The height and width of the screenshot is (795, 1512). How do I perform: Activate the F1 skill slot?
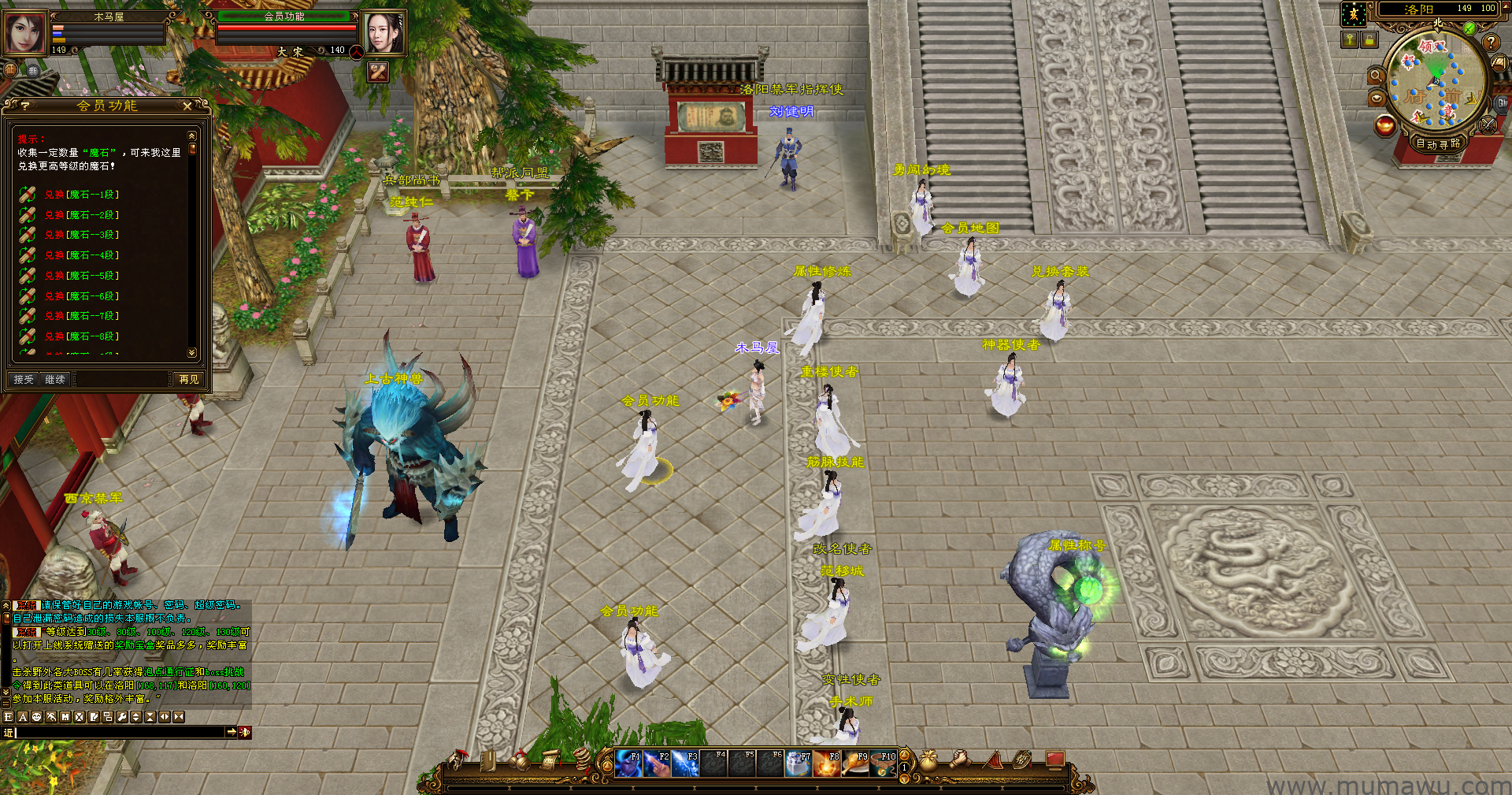628,763
